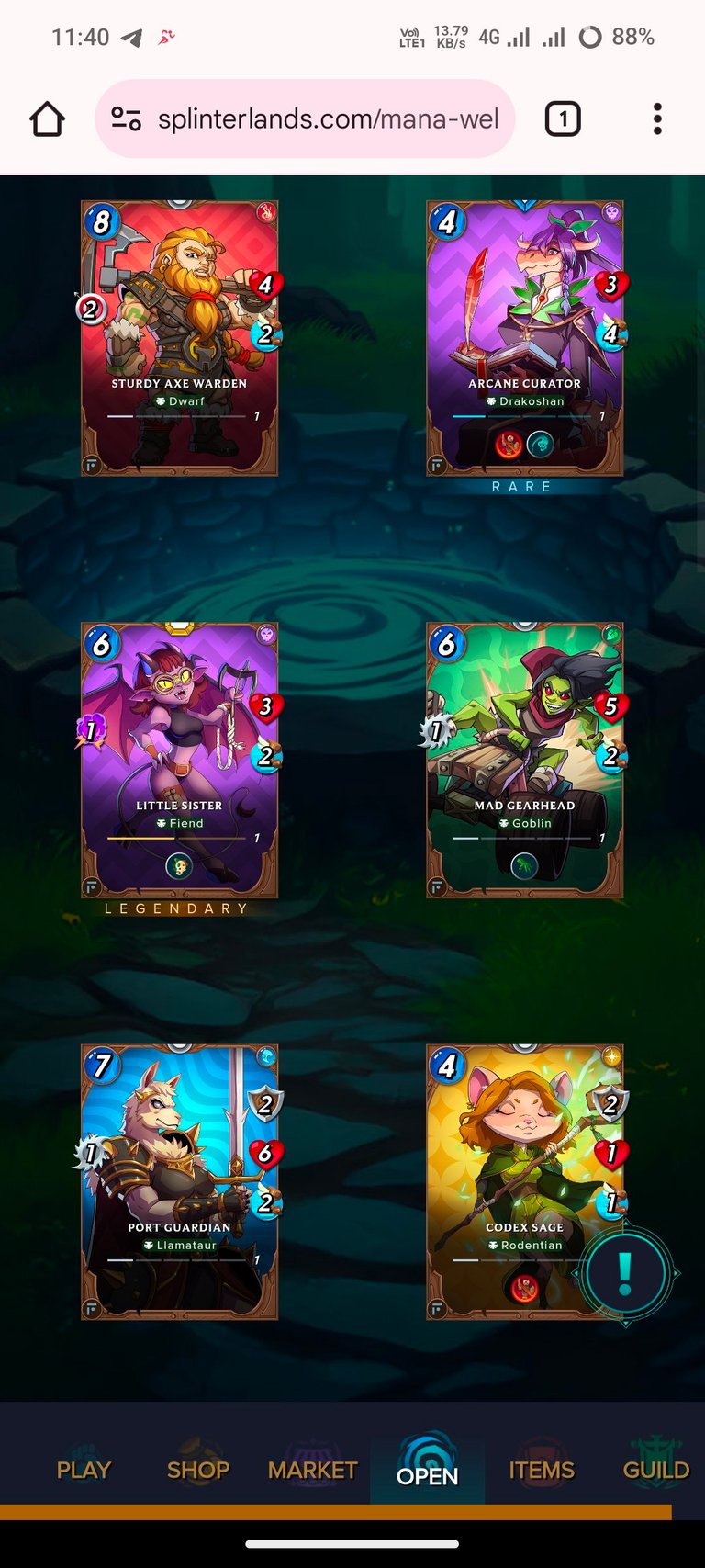
Task: Open the browser three-dot menu
Action: pos(657,119)
